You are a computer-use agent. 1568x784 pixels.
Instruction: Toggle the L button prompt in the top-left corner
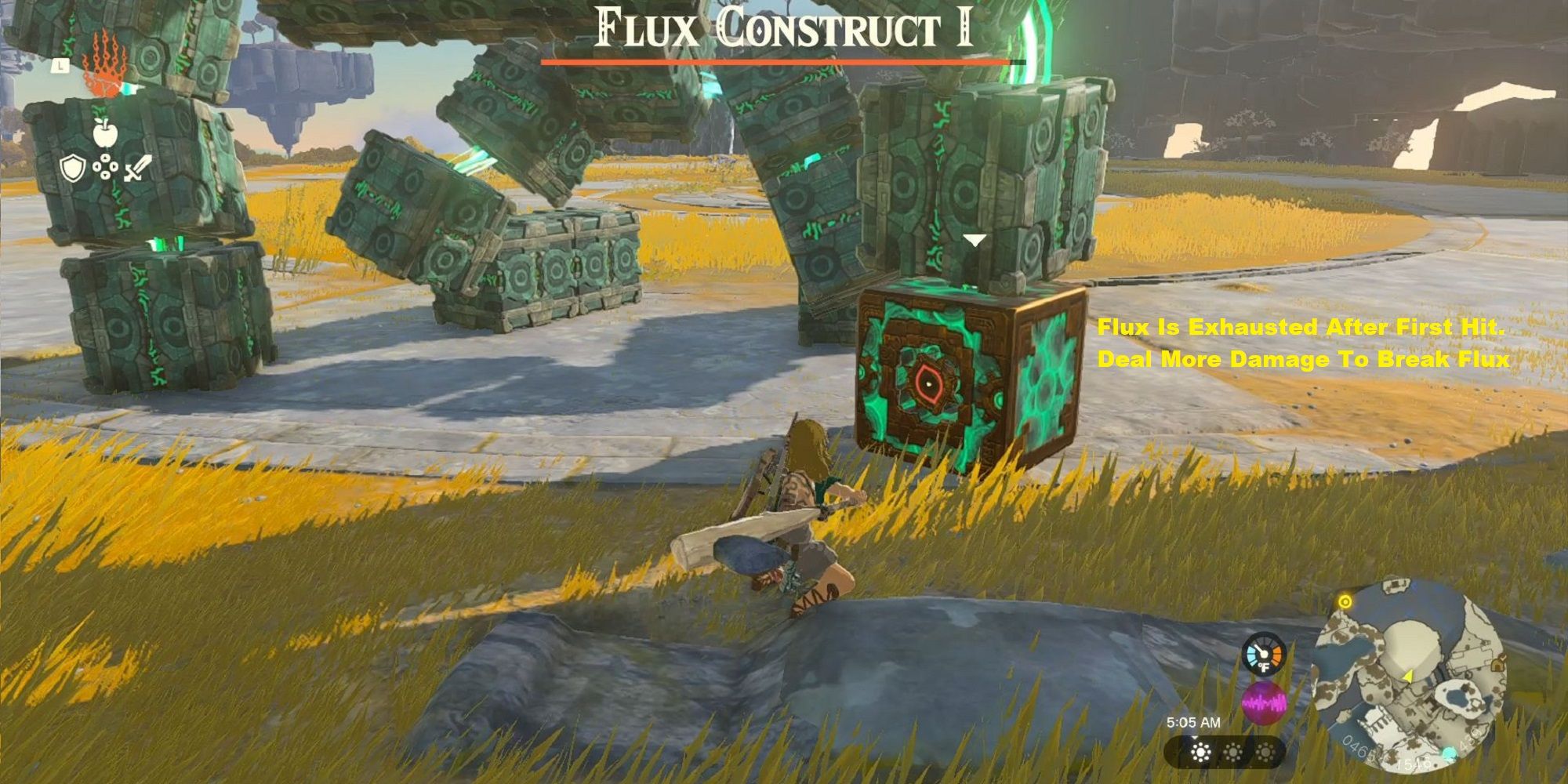[60, 64]
